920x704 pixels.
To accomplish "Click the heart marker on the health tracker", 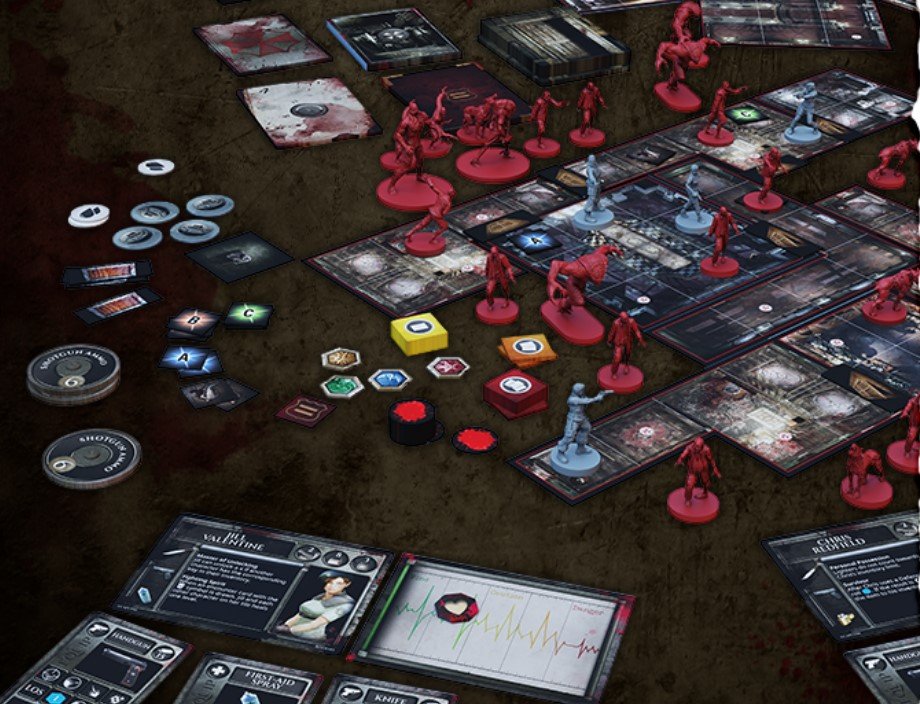I will click(x=459, y=605).
